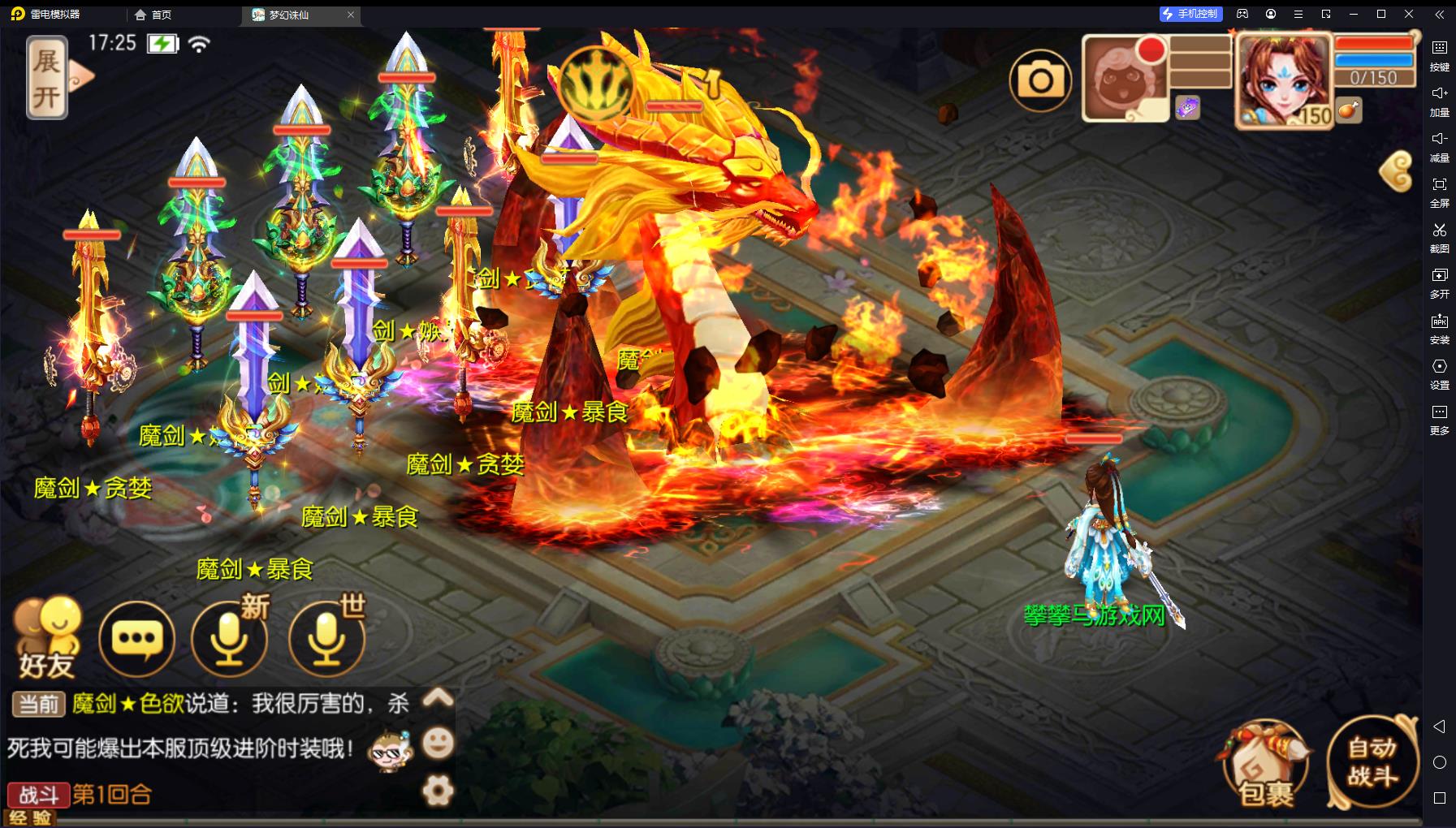Activate the 世 world voice microphone
Viewport: 1456px width, 828px height.
pos(326,640)
